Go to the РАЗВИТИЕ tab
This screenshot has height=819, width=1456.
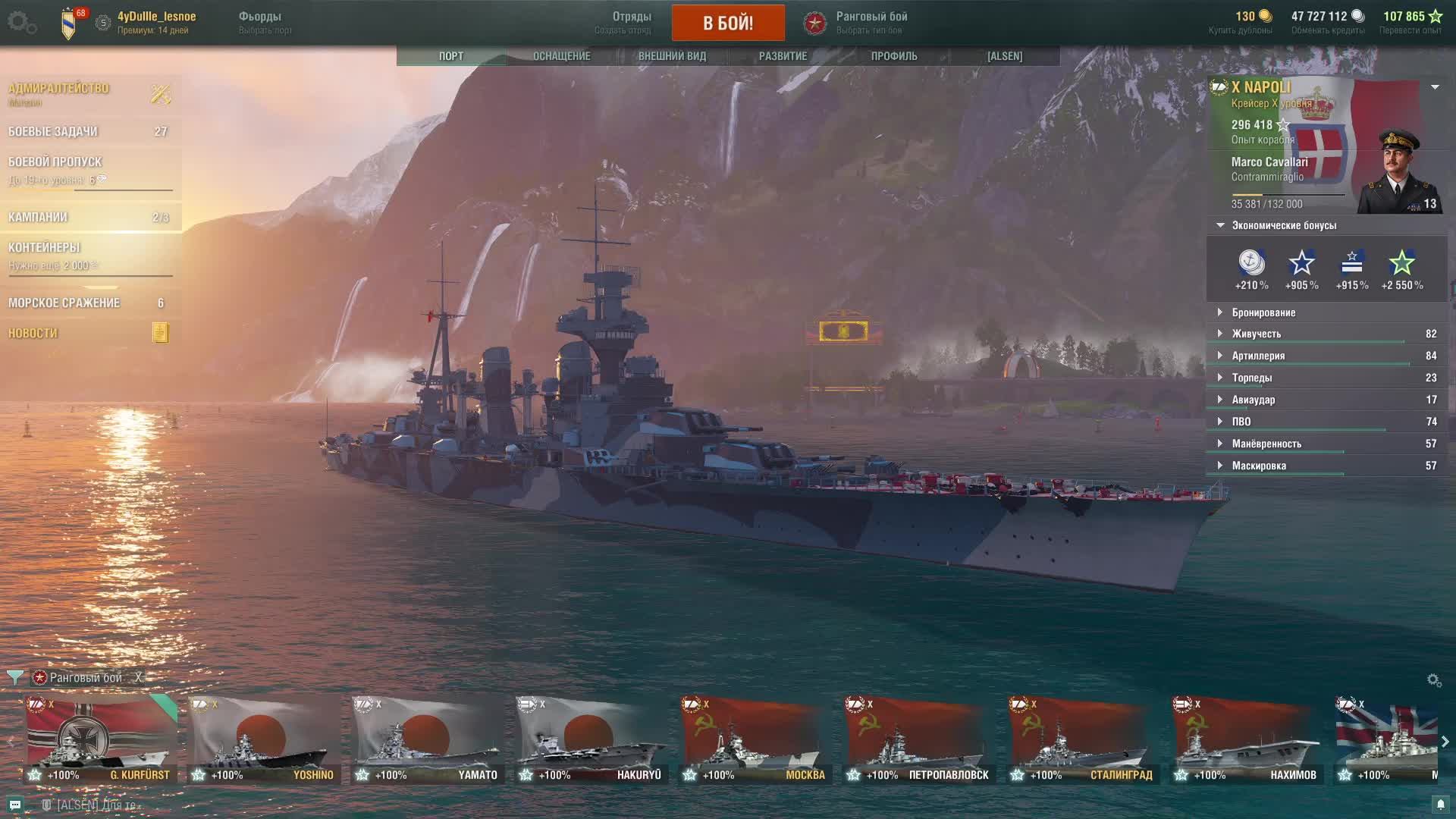point(783,56)
